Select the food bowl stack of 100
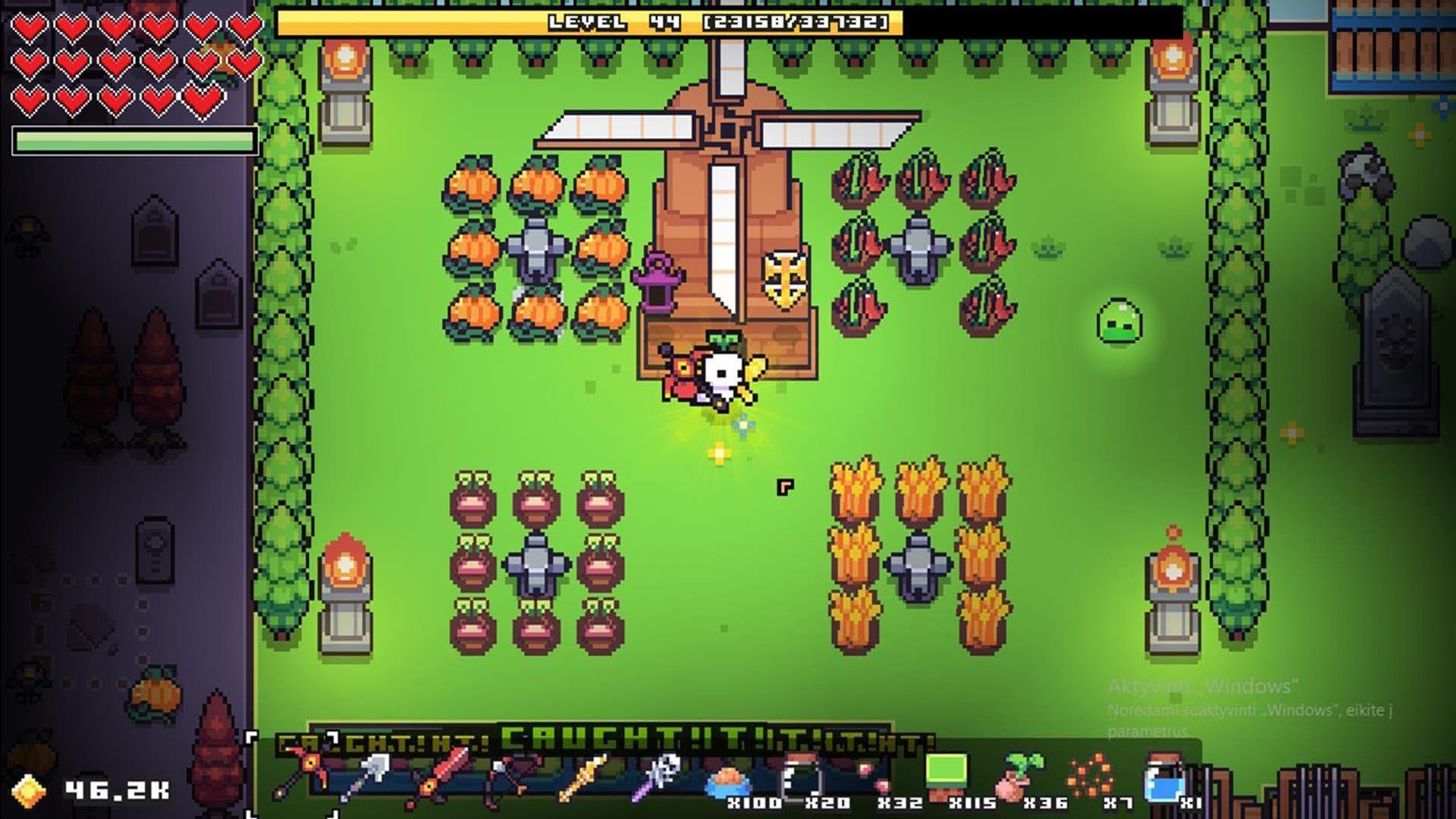Screen dimensions: 1456x819 coord(728,780)
